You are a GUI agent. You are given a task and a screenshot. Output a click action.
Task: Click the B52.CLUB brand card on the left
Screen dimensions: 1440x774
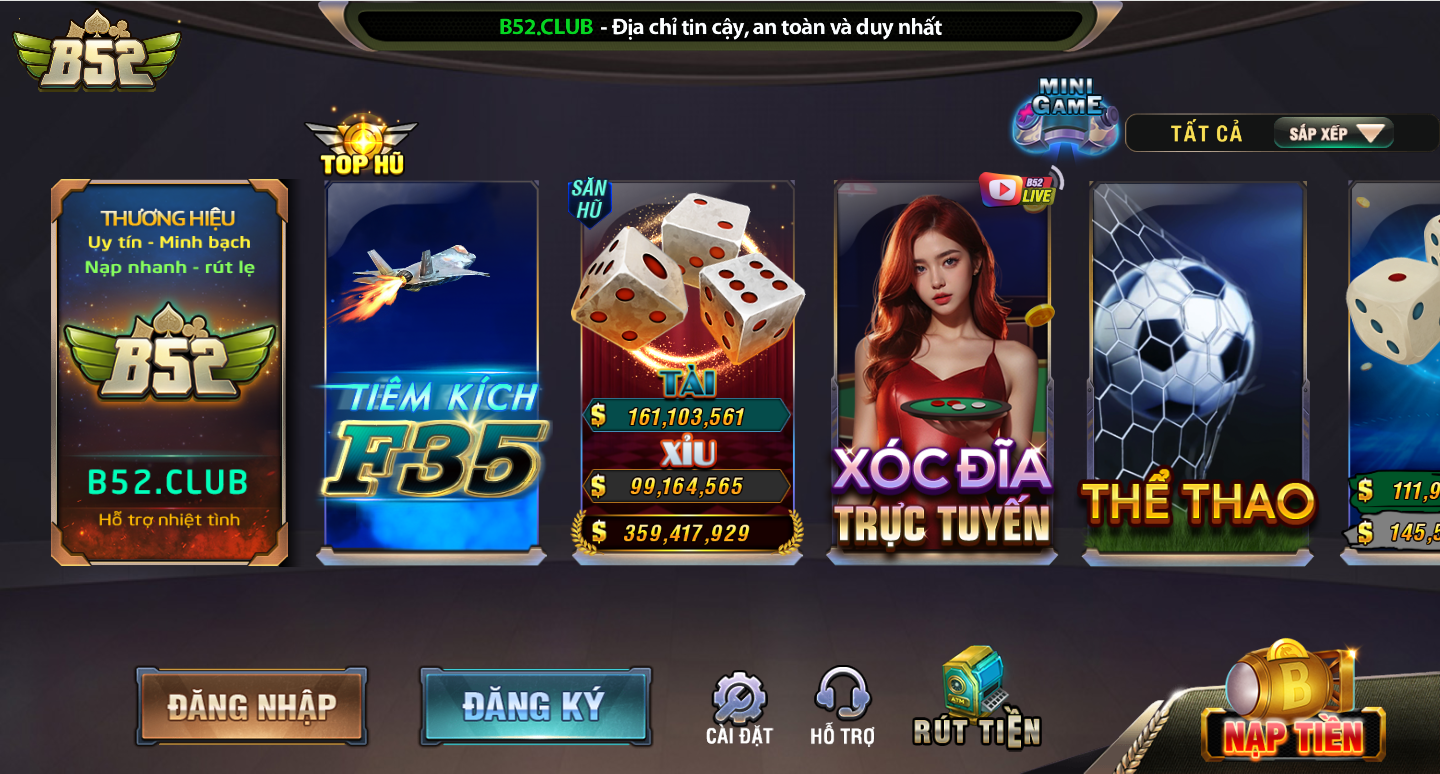[x=170, y=370]
